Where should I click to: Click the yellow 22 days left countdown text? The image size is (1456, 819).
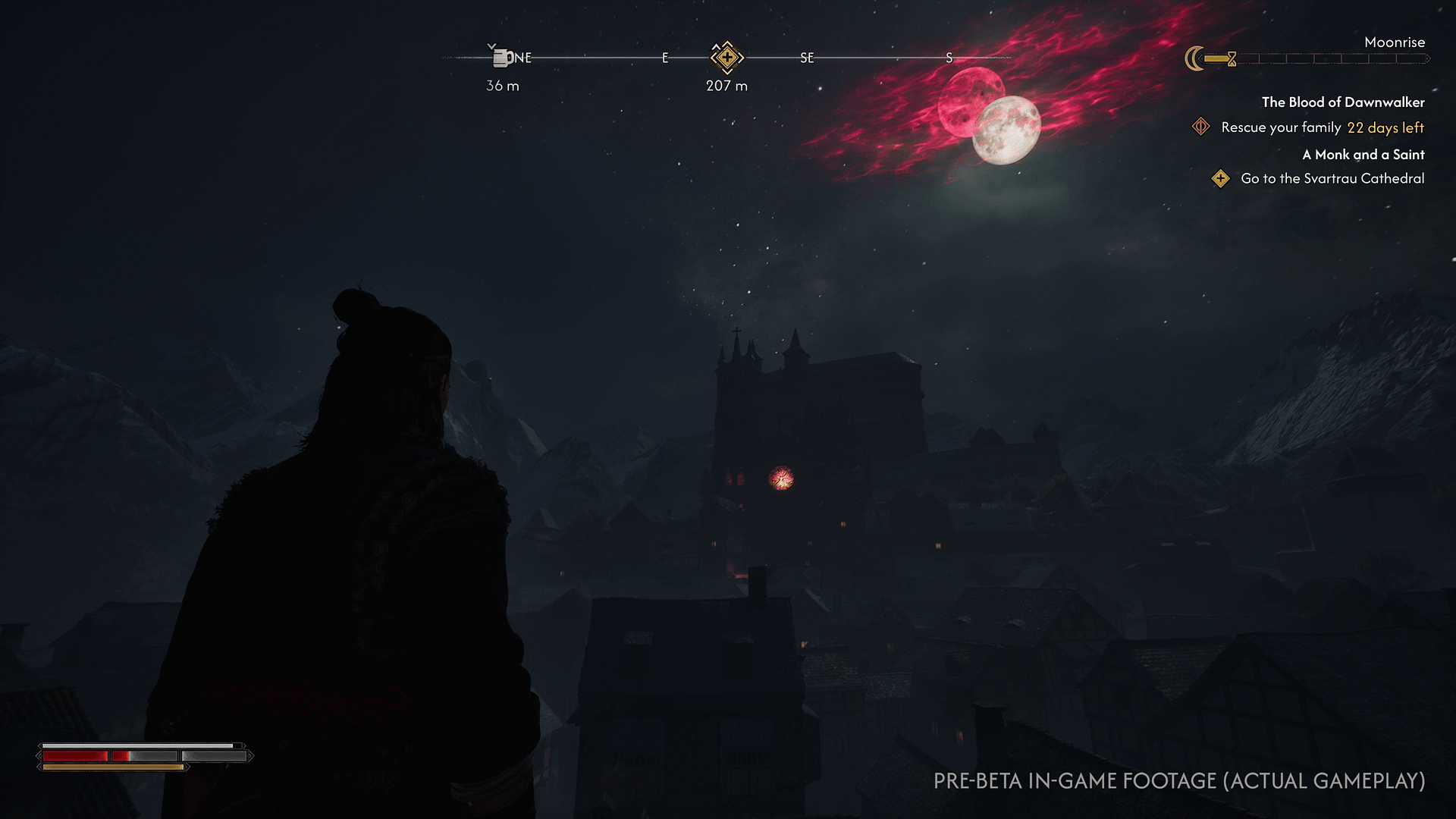1385,128
